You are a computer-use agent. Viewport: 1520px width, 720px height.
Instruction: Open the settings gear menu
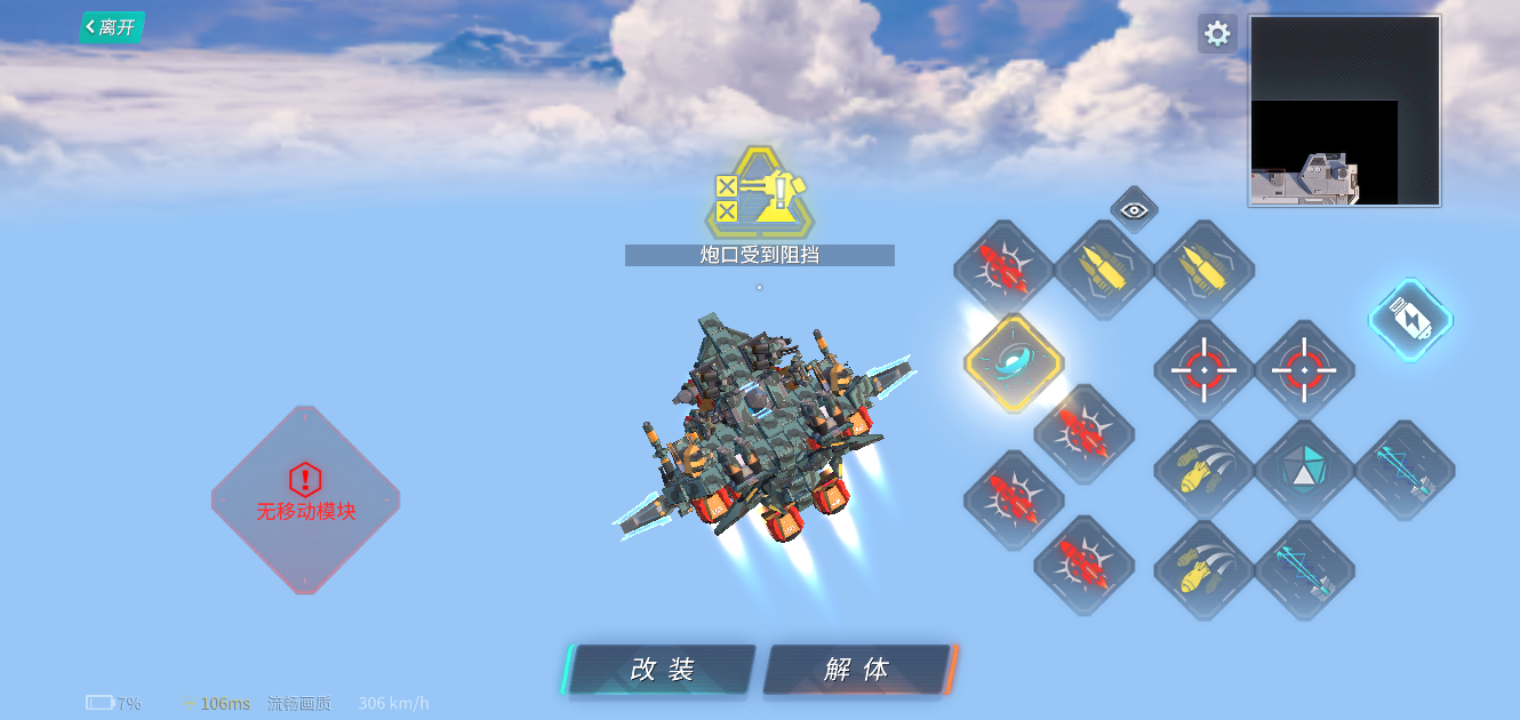pos(1217,33)
